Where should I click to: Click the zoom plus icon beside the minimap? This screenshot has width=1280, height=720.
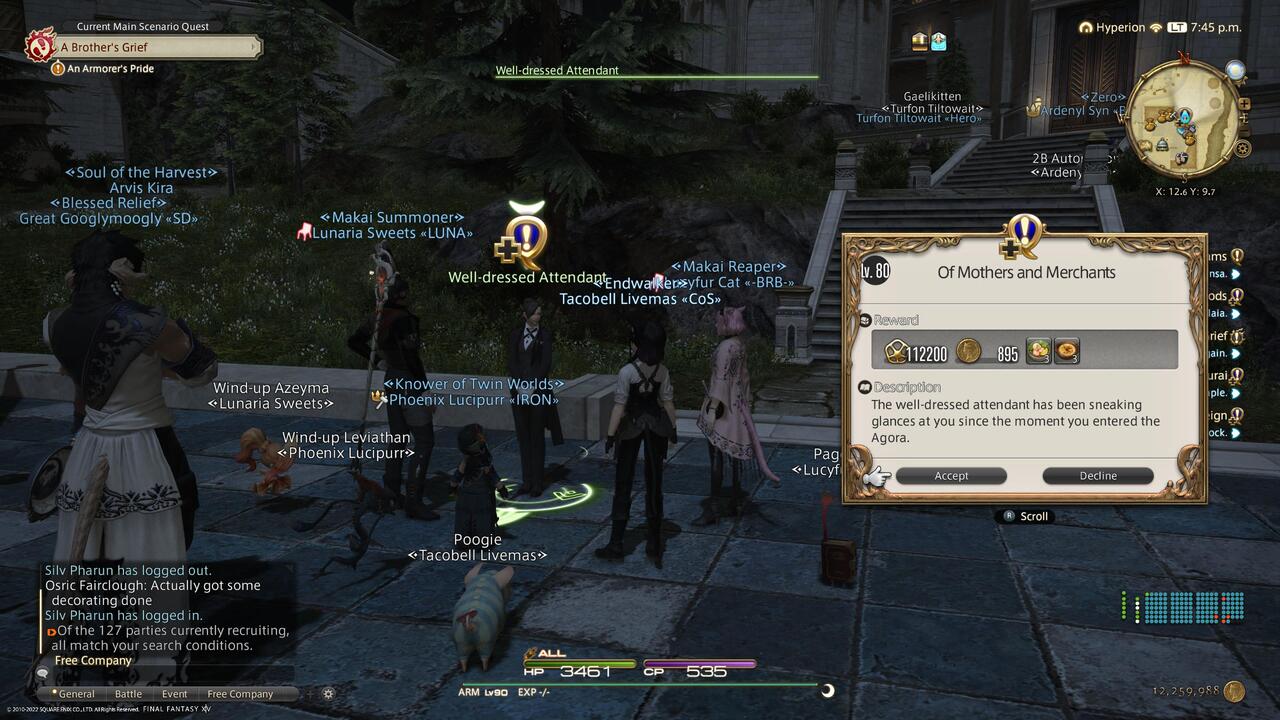(1244, 103)
